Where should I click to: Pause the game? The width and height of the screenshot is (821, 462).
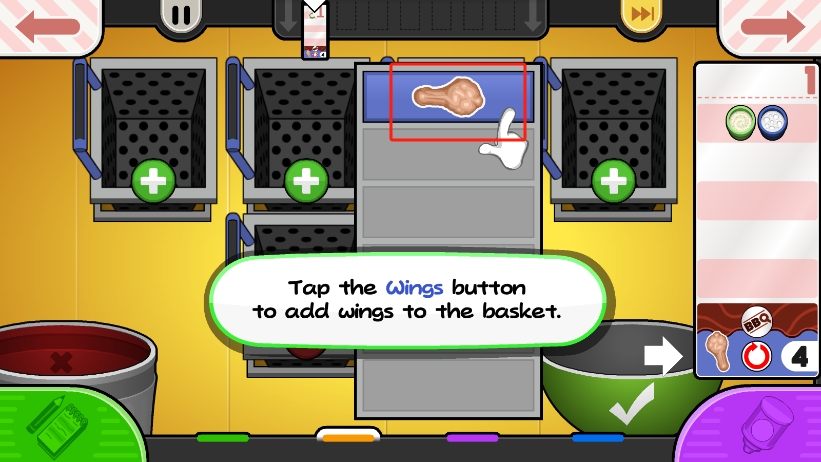[x=181, y=16]
